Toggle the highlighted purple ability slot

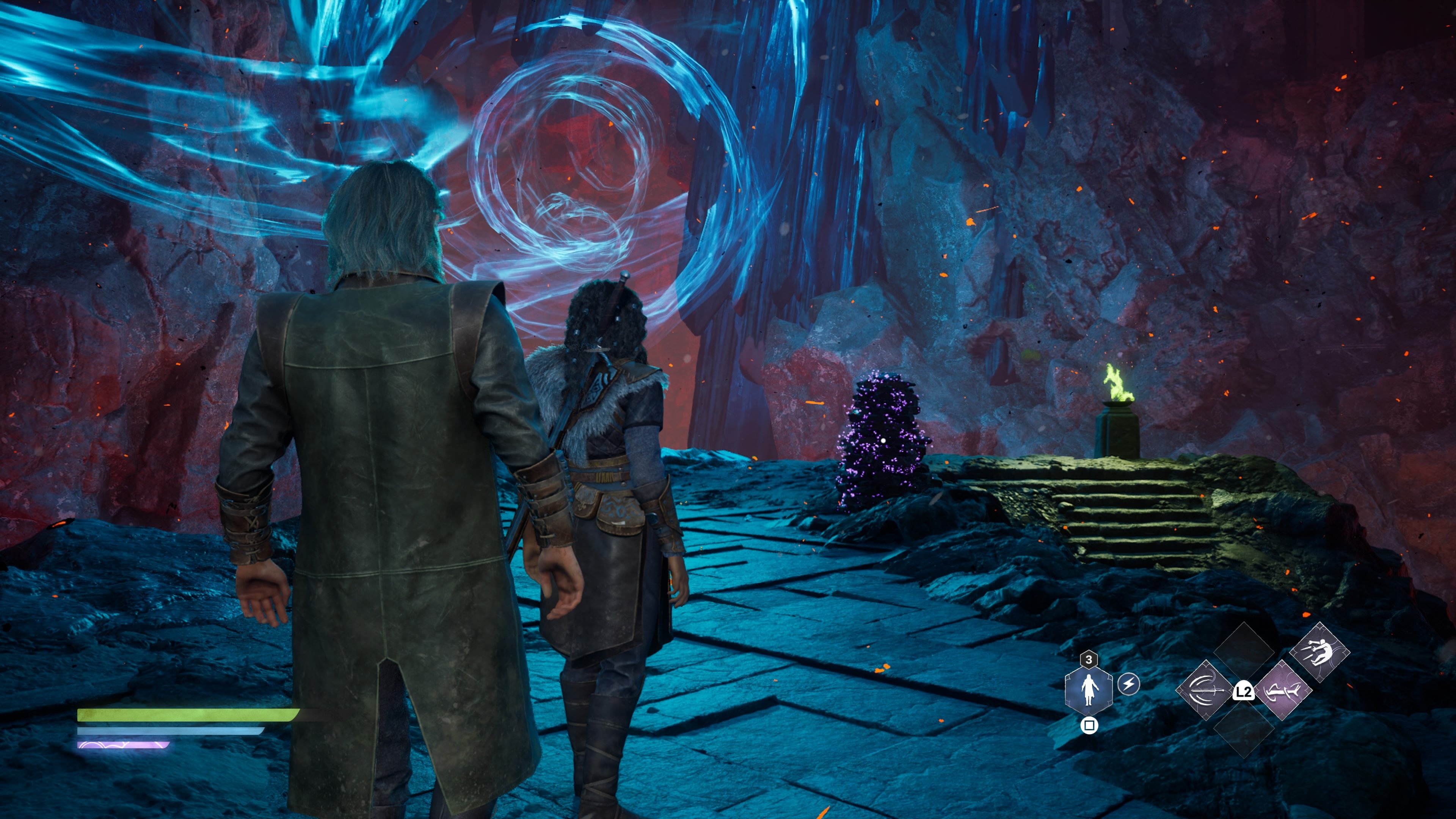[1283, 691]
